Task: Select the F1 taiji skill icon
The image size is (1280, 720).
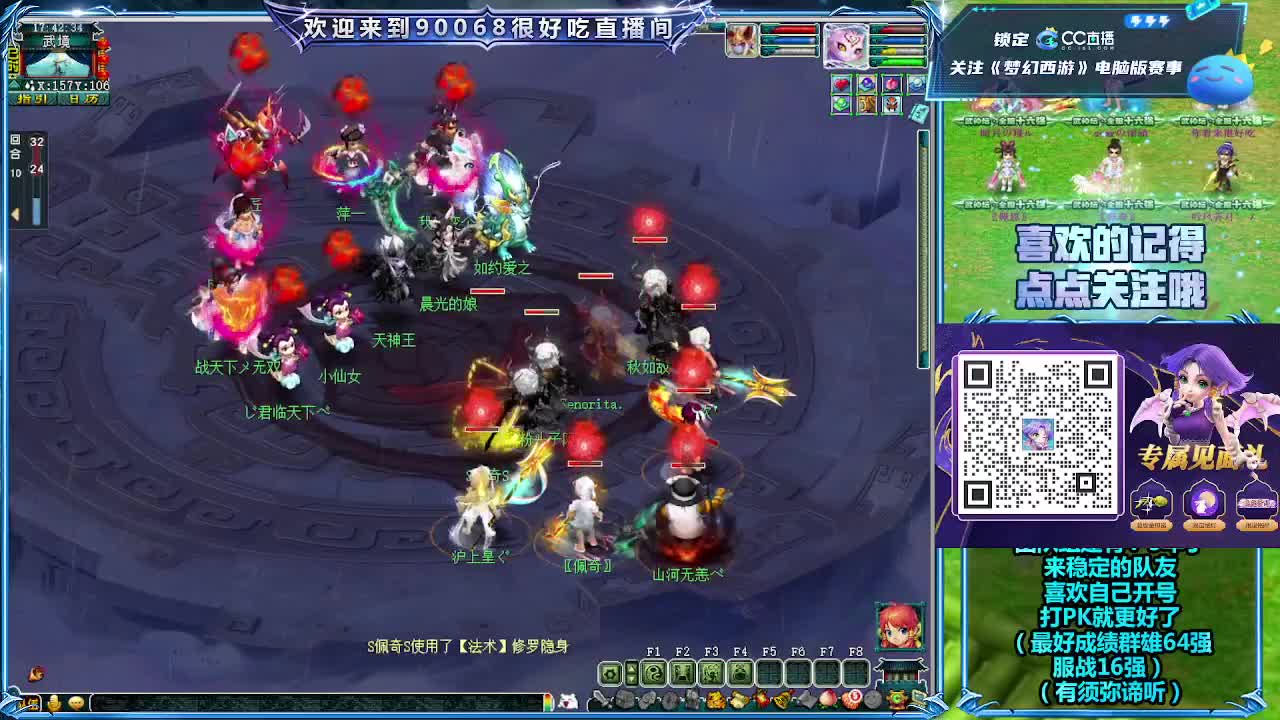Action: [655, 672]
